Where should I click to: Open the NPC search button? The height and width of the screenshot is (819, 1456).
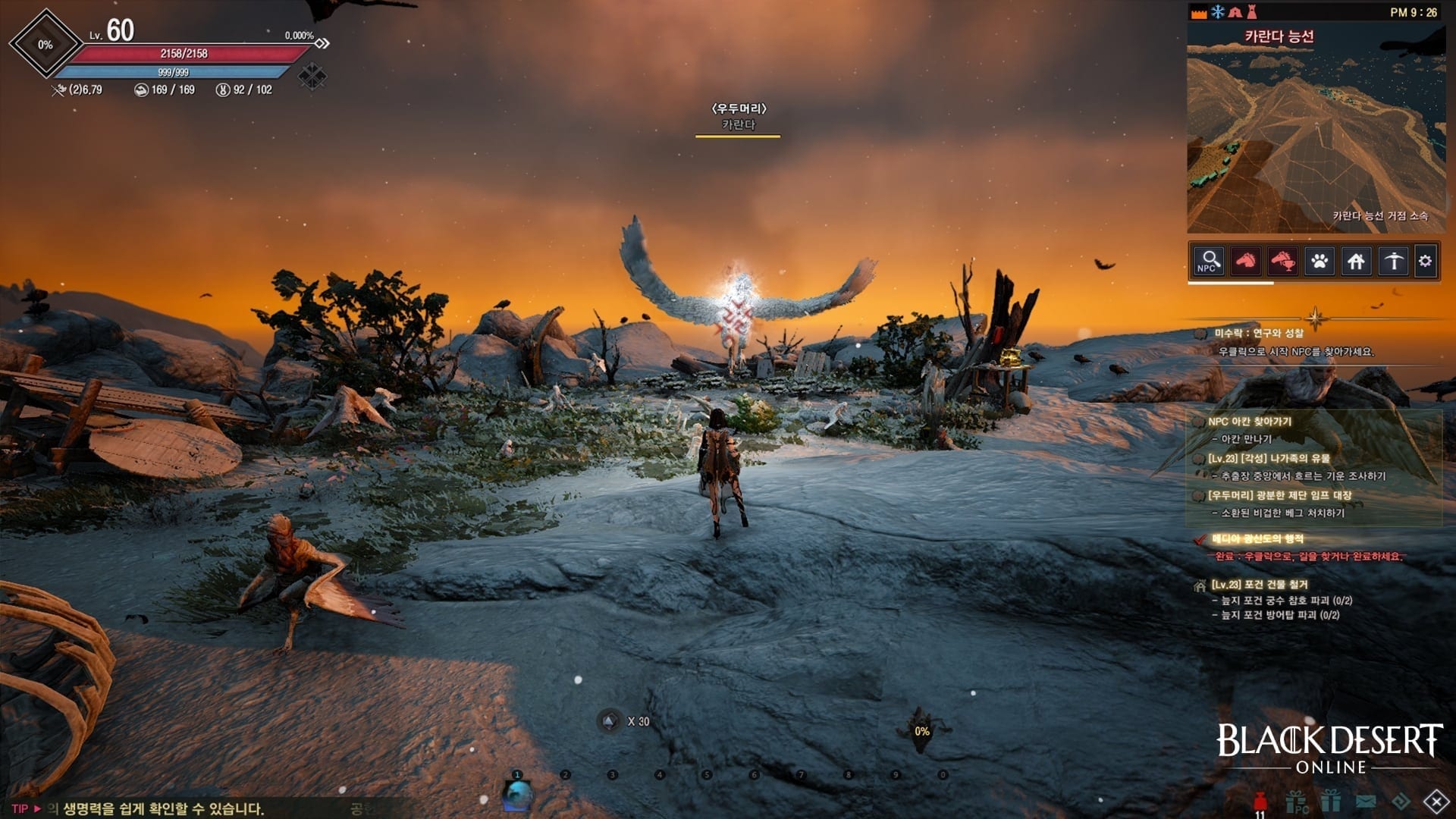(x=1208, y=262)
